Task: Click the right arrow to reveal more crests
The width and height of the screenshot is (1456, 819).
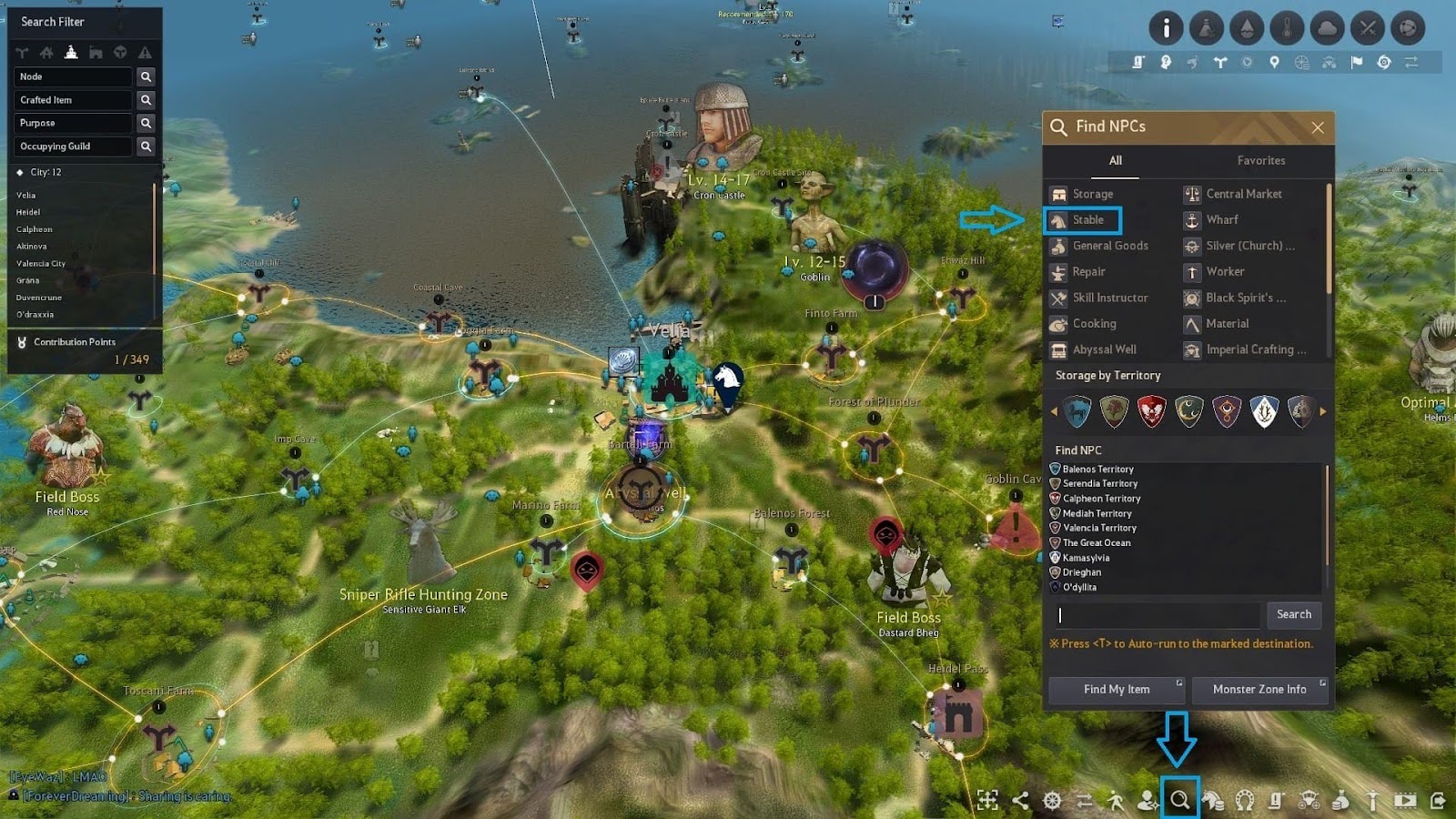Action: tap(1321, 410)
